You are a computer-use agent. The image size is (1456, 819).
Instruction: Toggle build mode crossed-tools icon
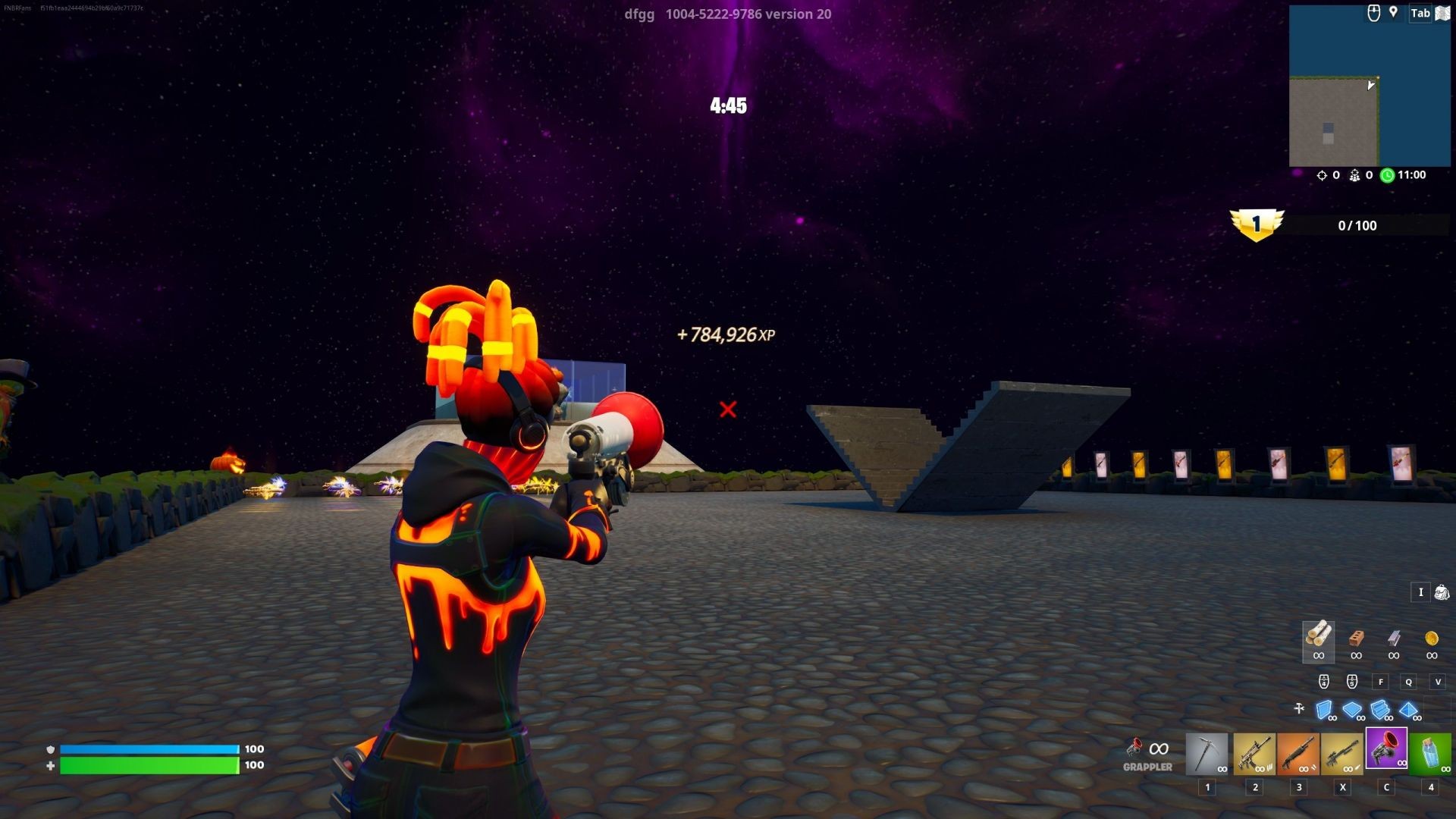[x=1299, y=708]
